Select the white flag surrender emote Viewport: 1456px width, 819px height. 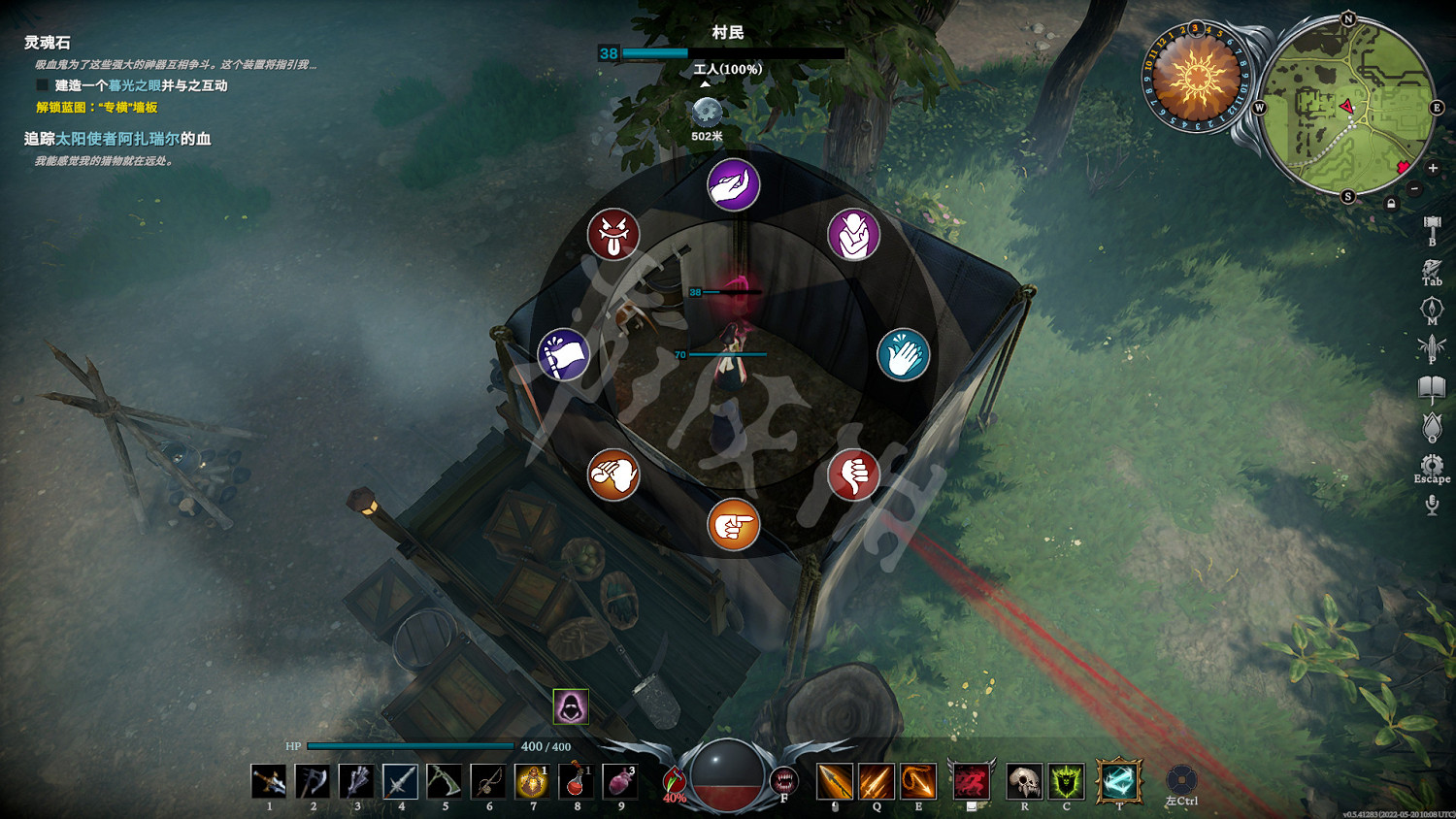point(564,354)
